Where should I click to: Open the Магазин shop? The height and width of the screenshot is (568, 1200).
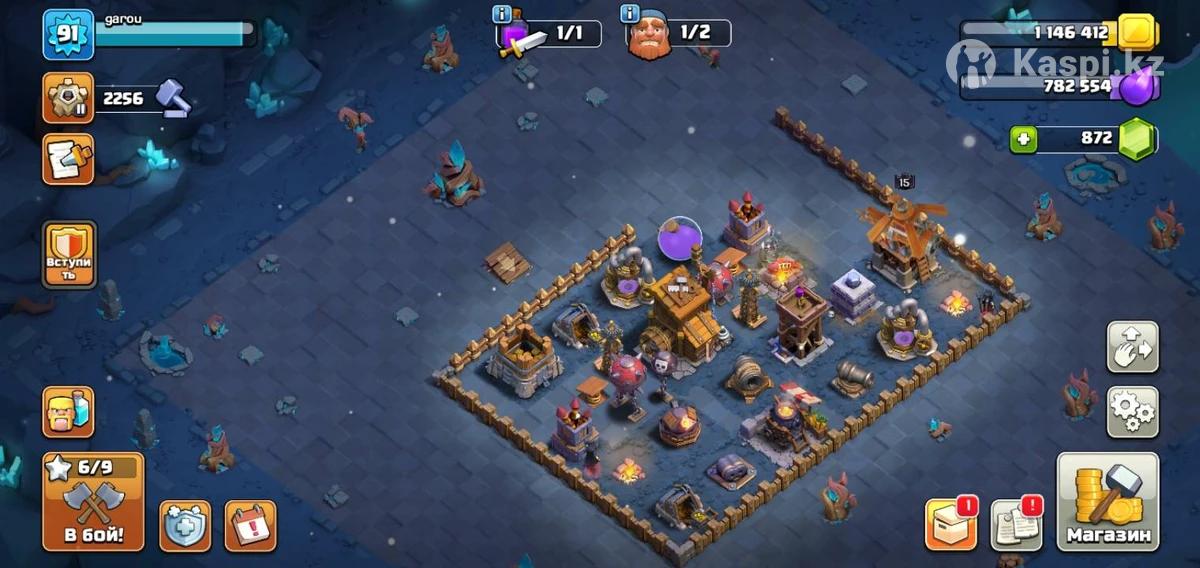pyautogui.click(x=1108, y=501)
